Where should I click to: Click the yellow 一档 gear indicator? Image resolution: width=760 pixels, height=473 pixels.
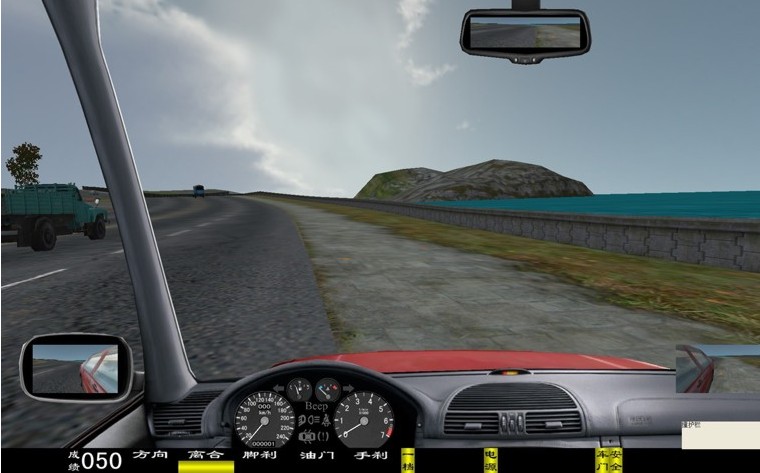pyautogui.click(x=408, y=460)
